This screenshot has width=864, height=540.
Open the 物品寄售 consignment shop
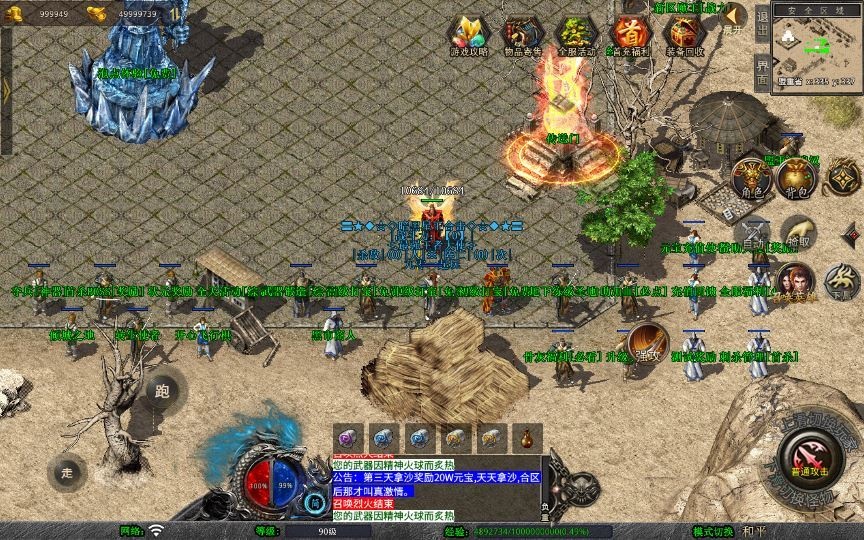click(522, 32)
